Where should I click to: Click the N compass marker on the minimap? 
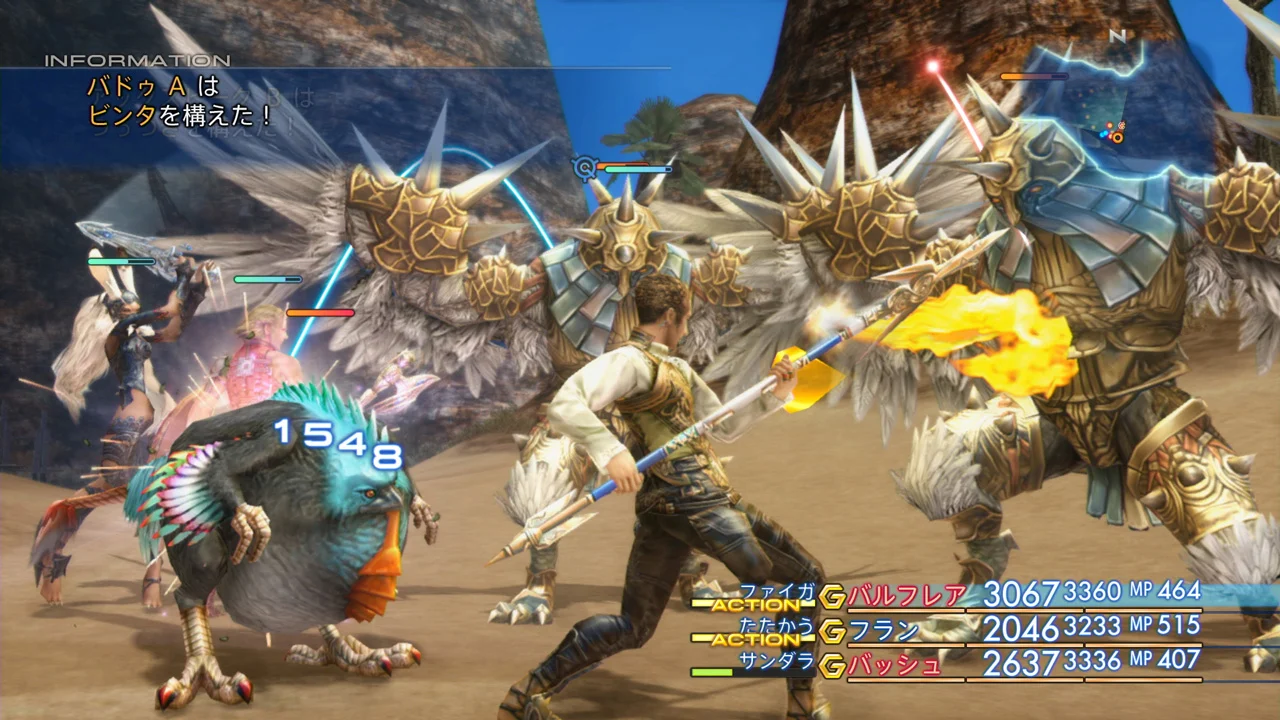coord(1118,36)
